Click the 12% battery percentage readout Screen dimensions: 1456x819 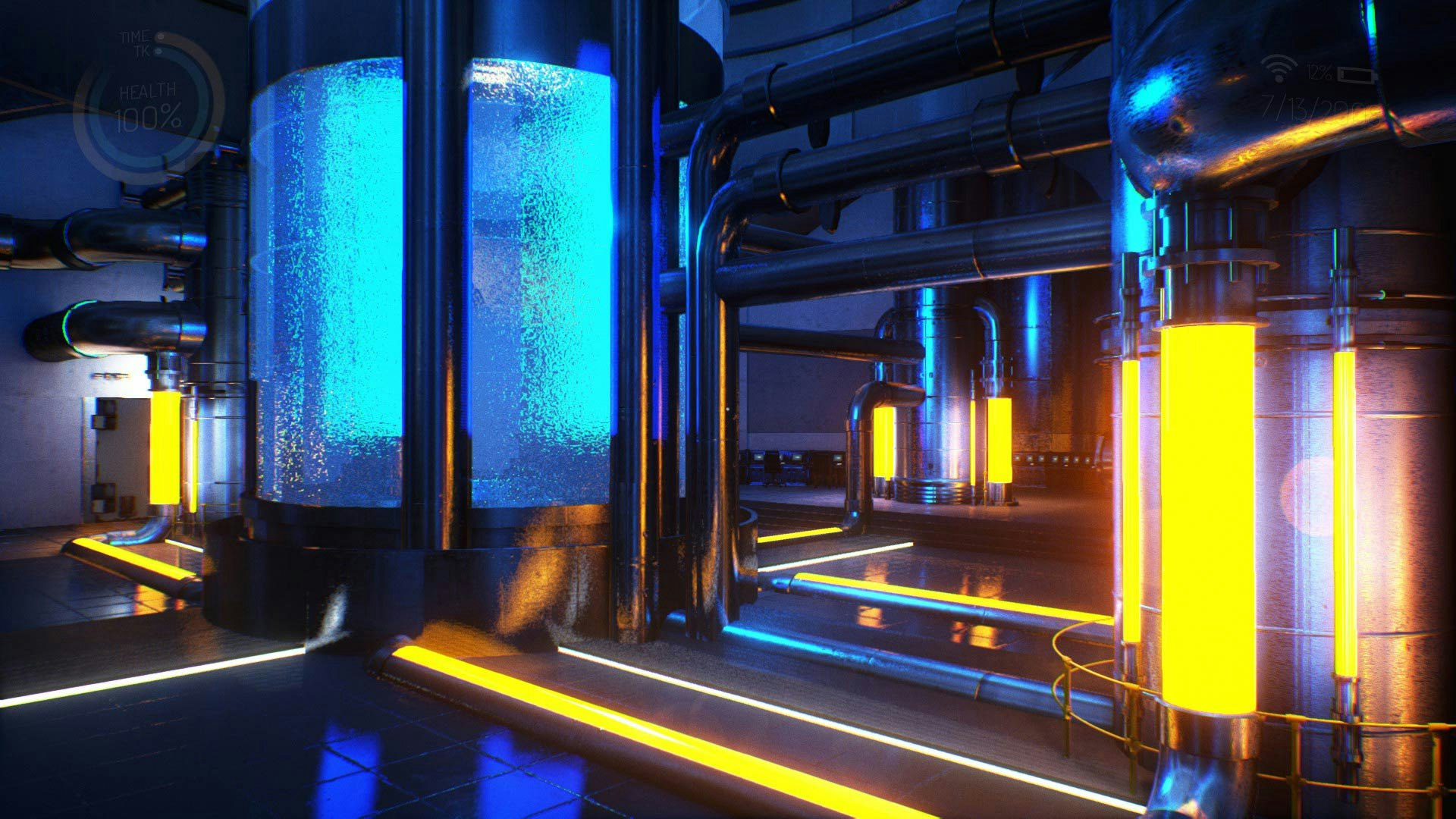click(x=1317, y=73)
